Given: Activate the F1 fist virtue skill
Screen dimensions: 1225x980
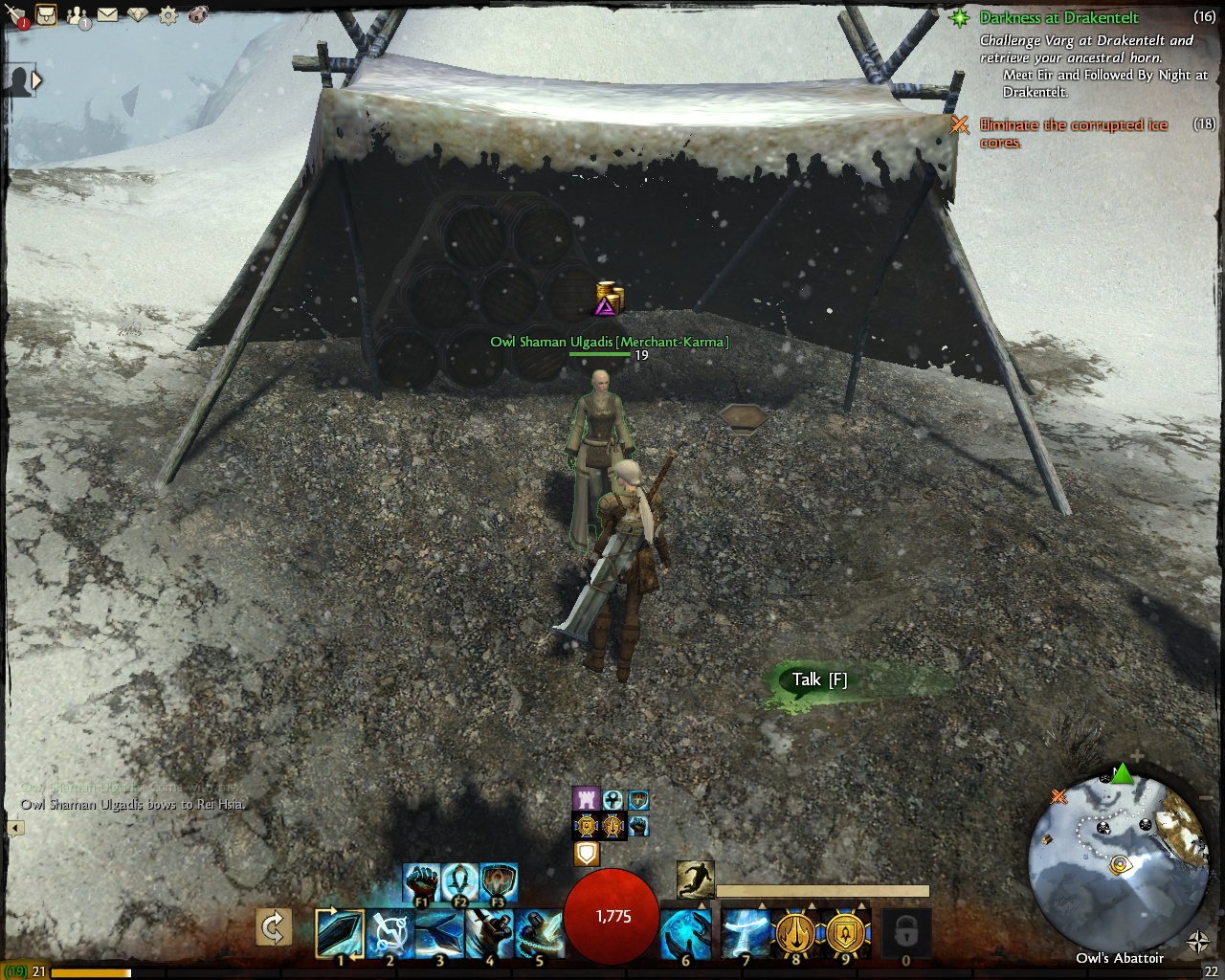Looking at the screenshot, I should [x=421, y=881].
